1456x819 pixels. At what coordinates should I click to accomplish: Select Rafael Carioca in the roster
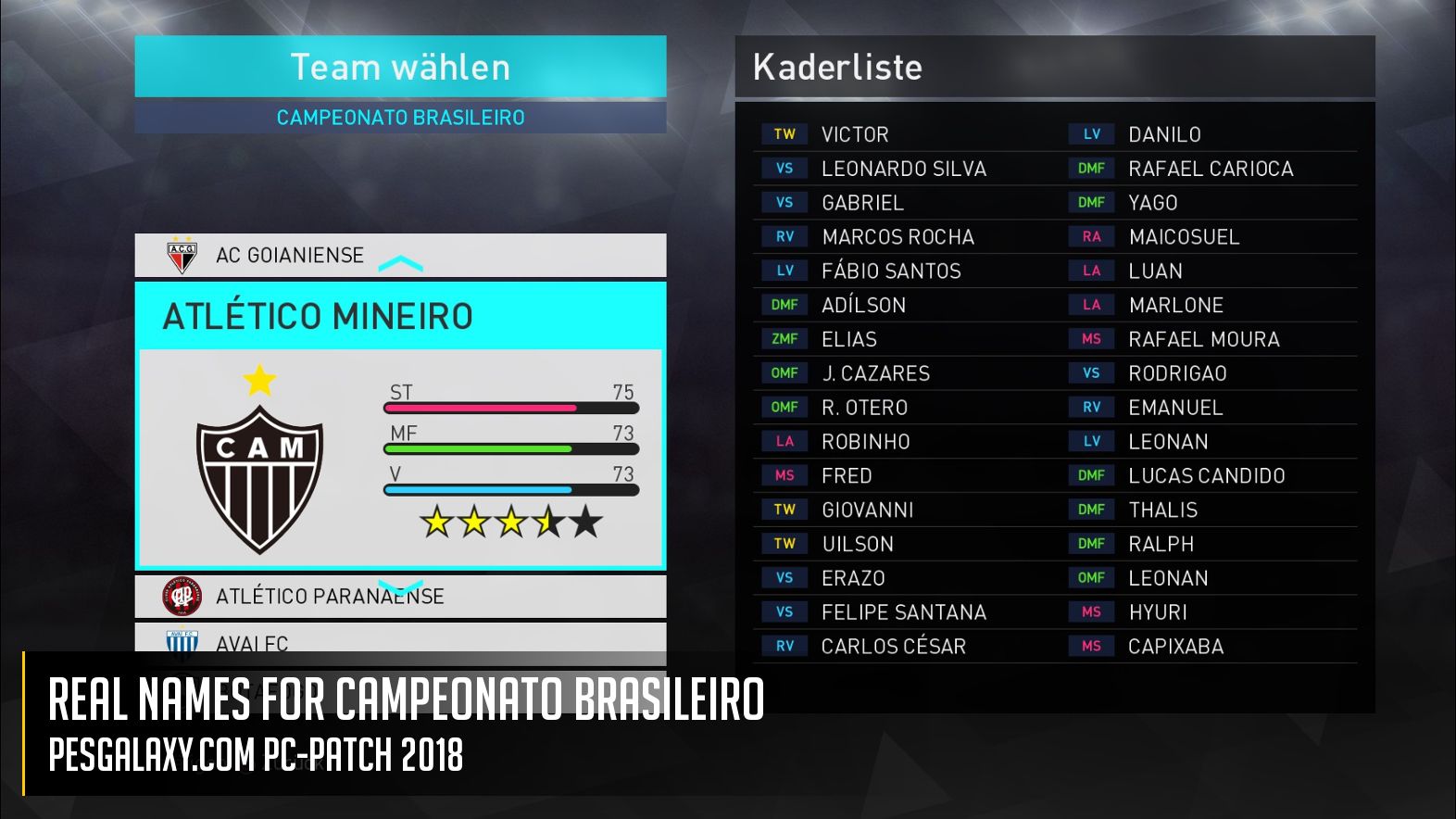click(x=1211, y=170)
